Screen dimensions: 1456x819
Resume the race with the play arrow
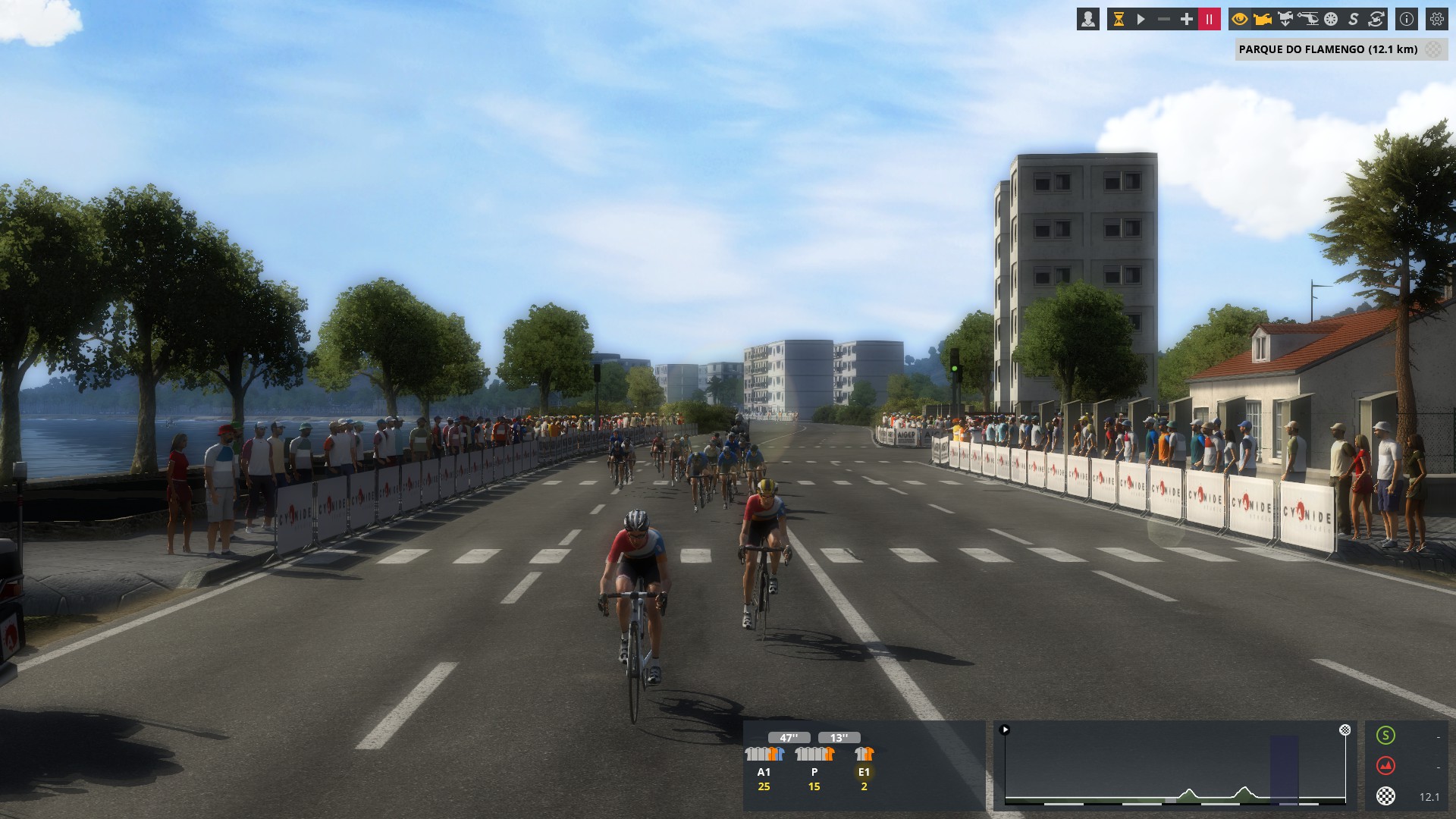coord(1141,20)
